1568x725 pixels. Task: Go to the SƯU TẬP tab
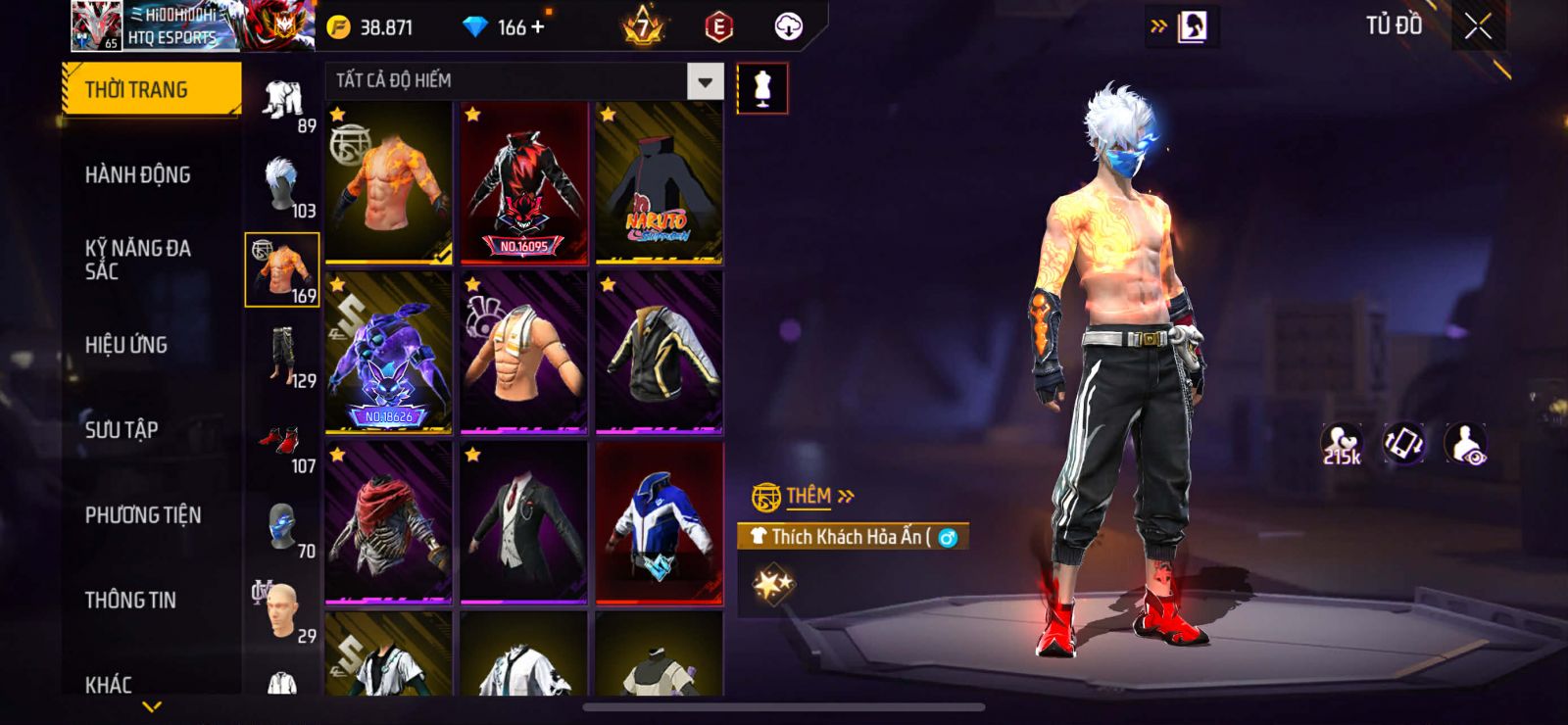pyautogui.click(x=122, y=430)
